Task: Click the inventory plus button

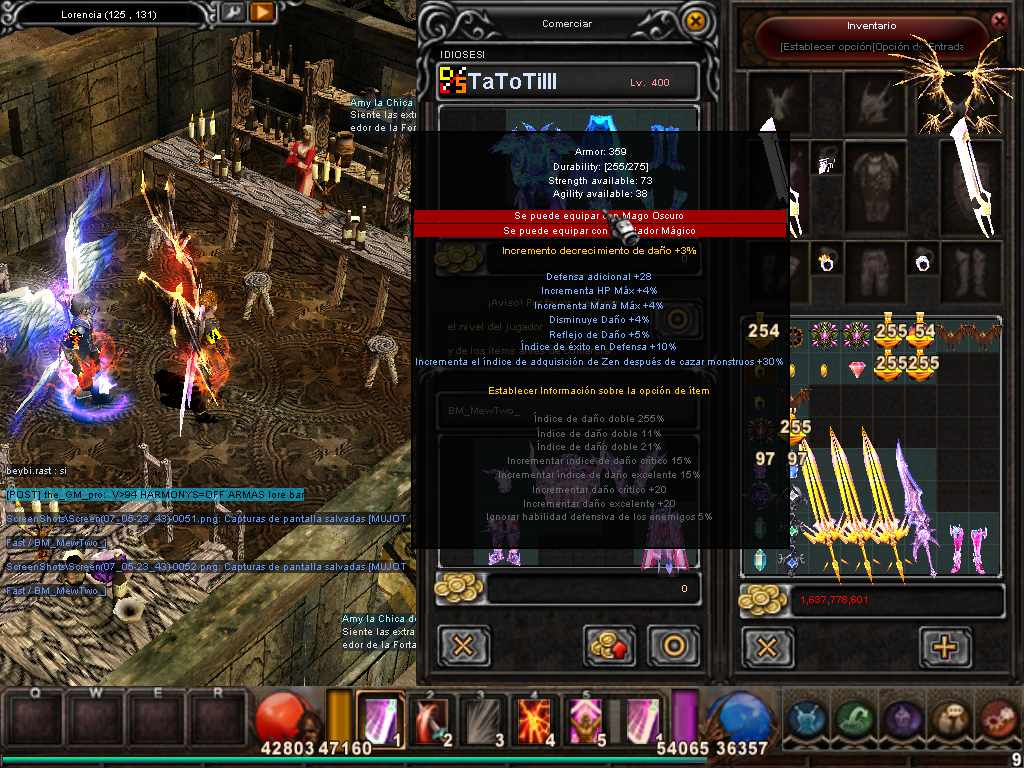Action: (x=944, y=646)
